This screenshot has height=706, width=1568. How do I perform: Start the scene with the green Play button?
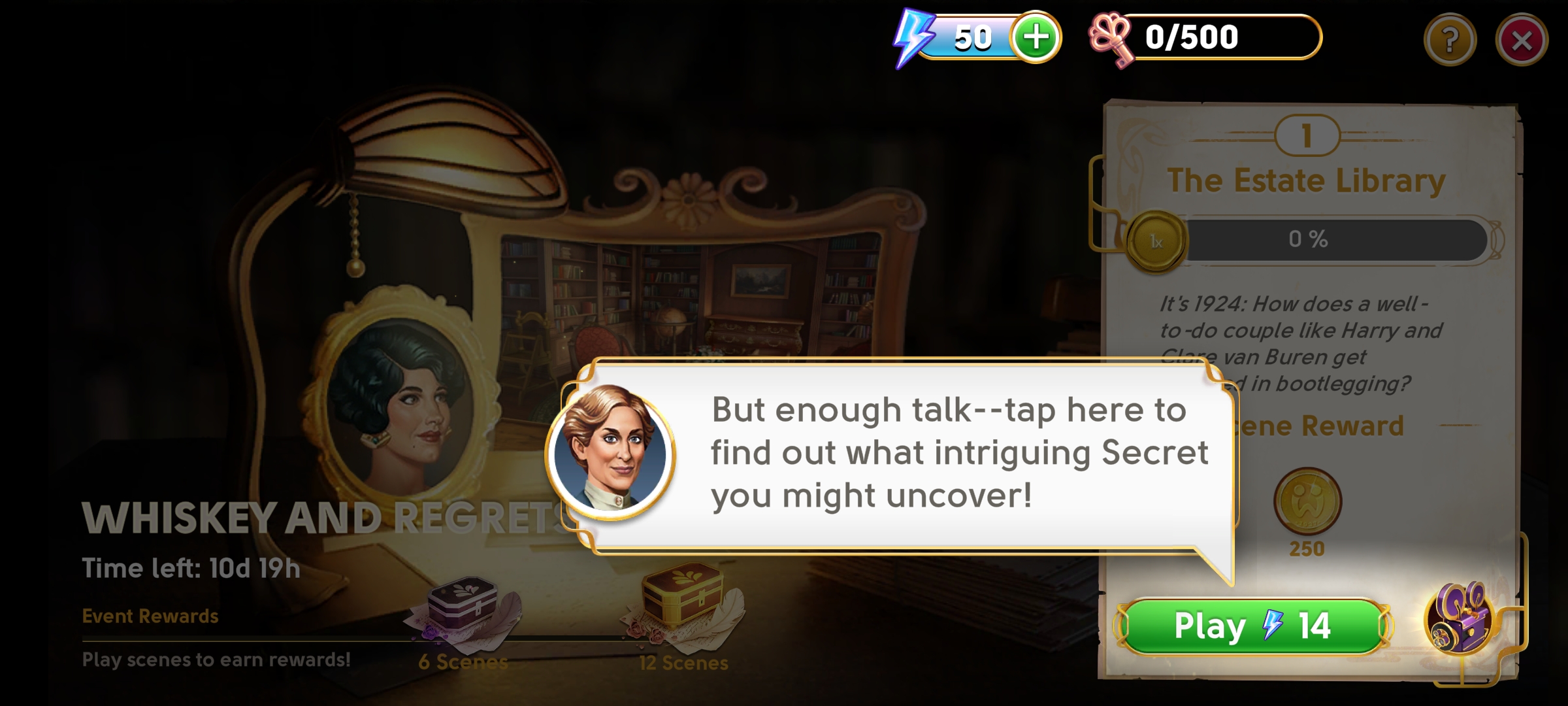point(1253,626)
